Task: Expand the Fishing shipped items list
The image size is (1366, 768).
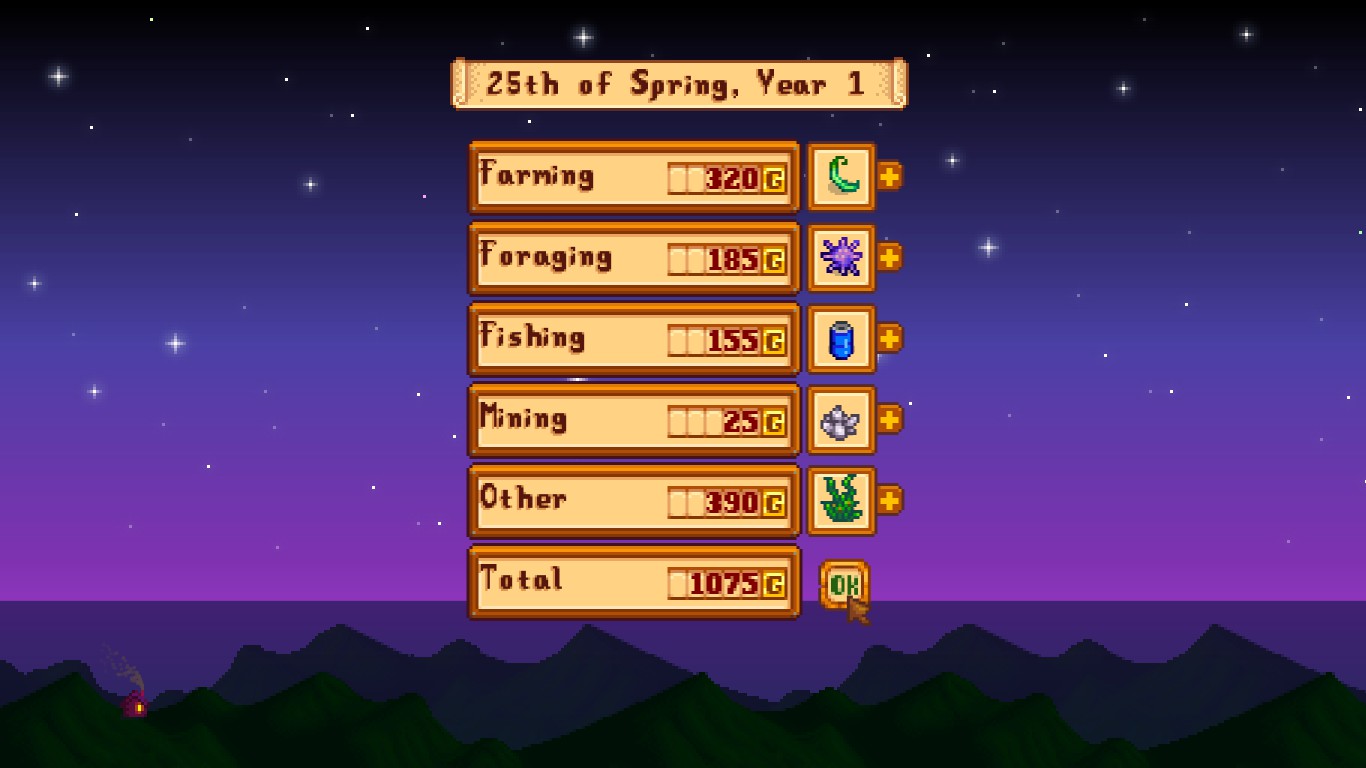Action: [889, 338]
